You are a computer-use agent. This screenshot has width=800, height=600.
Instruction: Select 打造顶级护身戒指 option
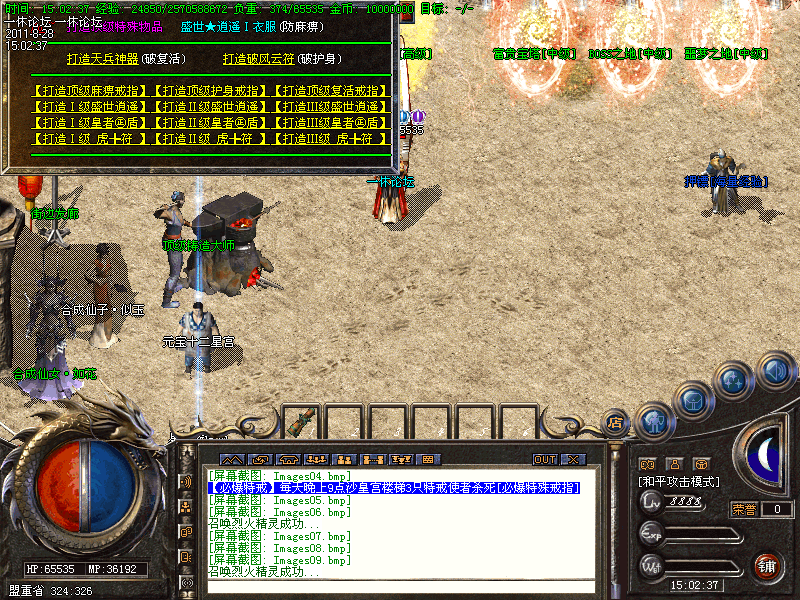click(210, 91)
